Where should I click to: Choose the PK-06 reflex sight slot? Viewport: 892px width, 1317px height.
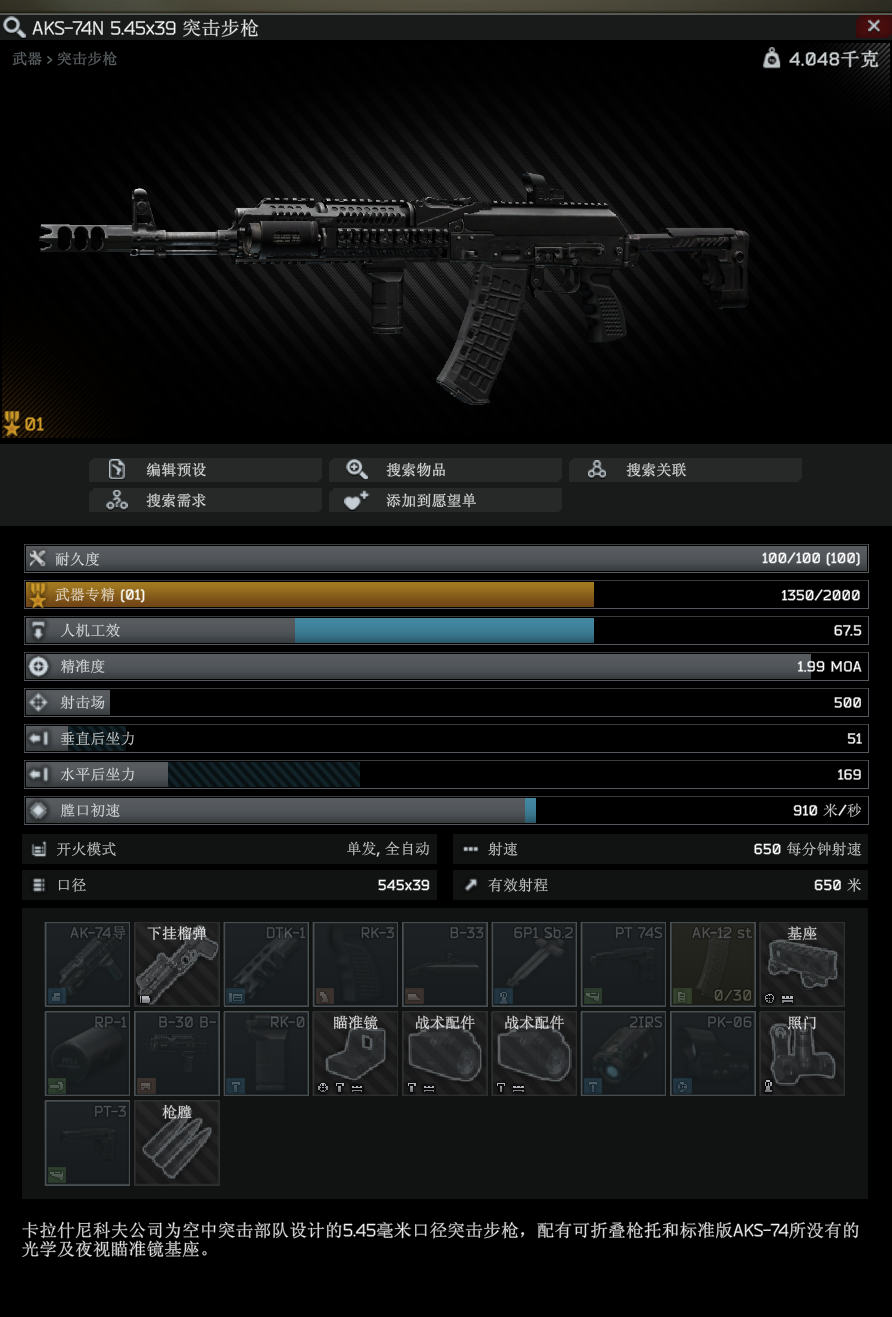click(x=713, y=1053)
